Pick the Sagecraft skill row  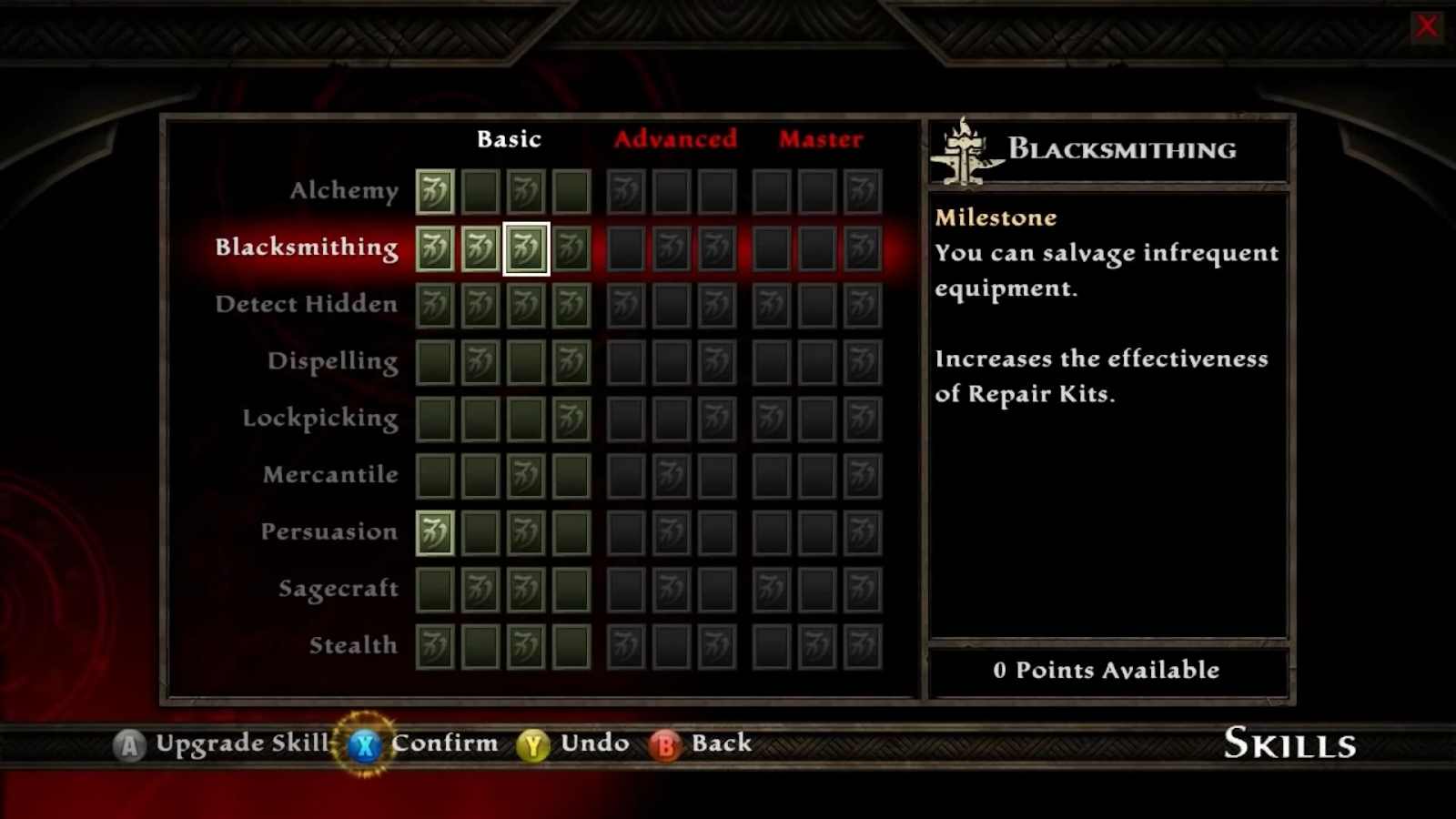pos(339,589)
